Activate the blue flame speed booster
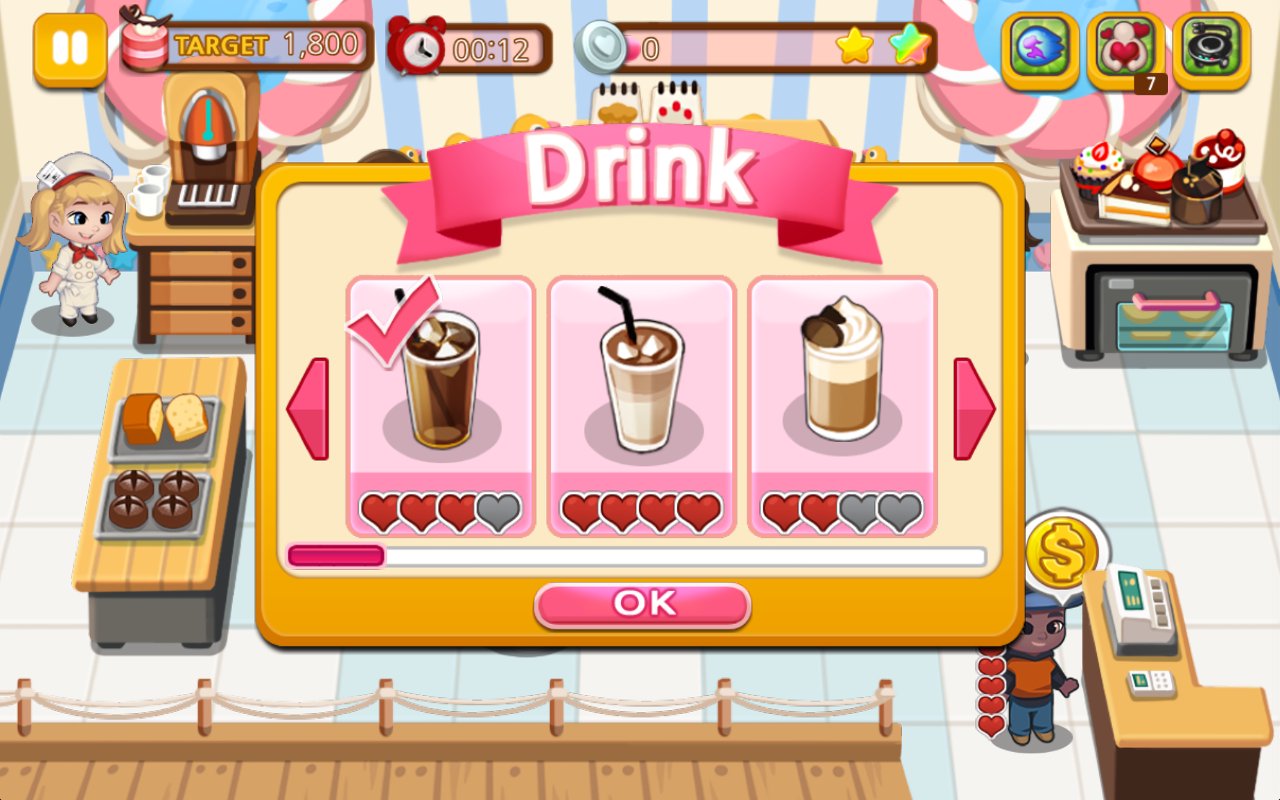This screenshot has height=800, width=1280. (x=1040, y=47)
